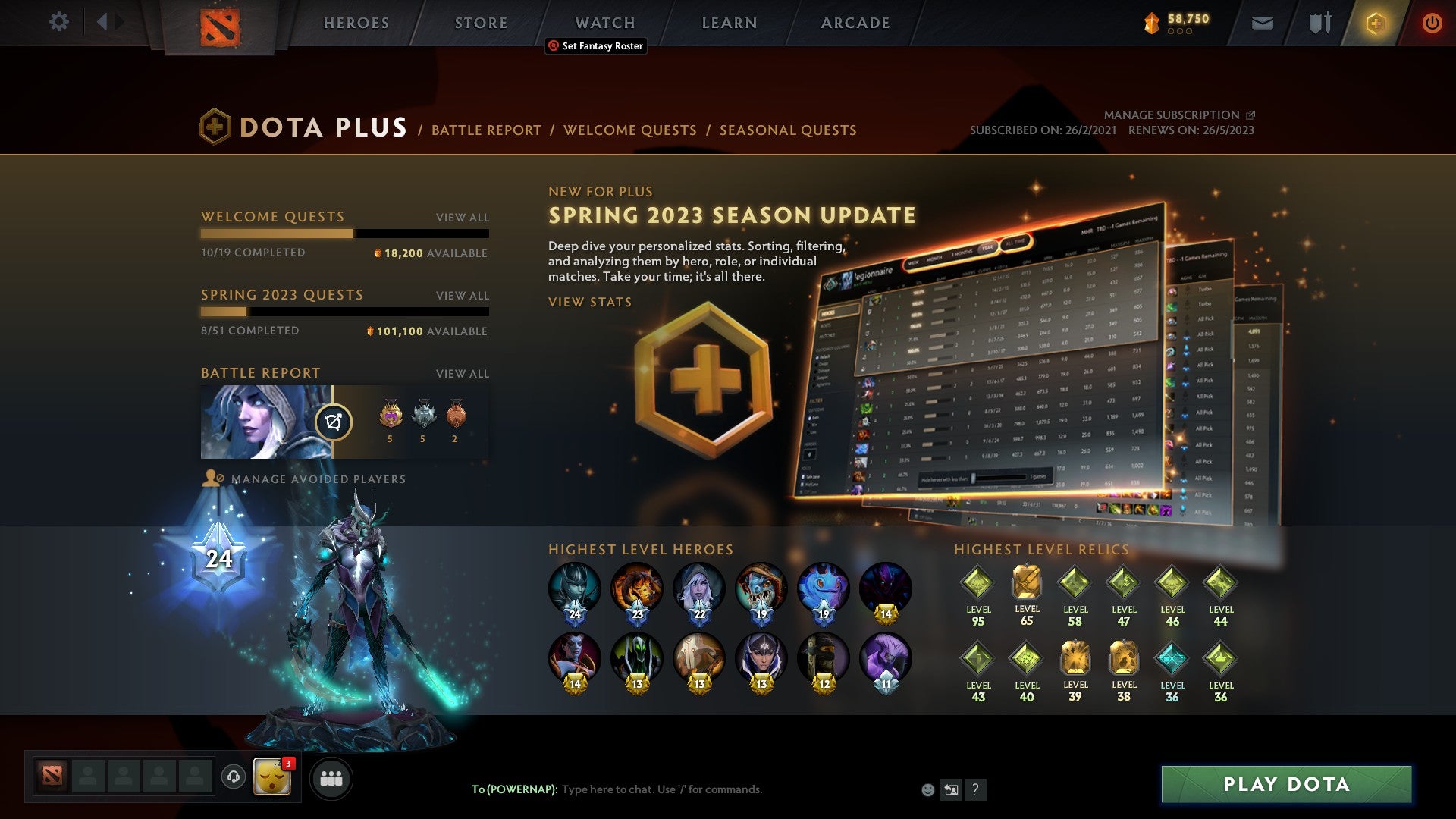This screenshot has width=1456, height=819.
Task: Click the Spring 2023 Quests progress bar
Action: coord(345,312)
